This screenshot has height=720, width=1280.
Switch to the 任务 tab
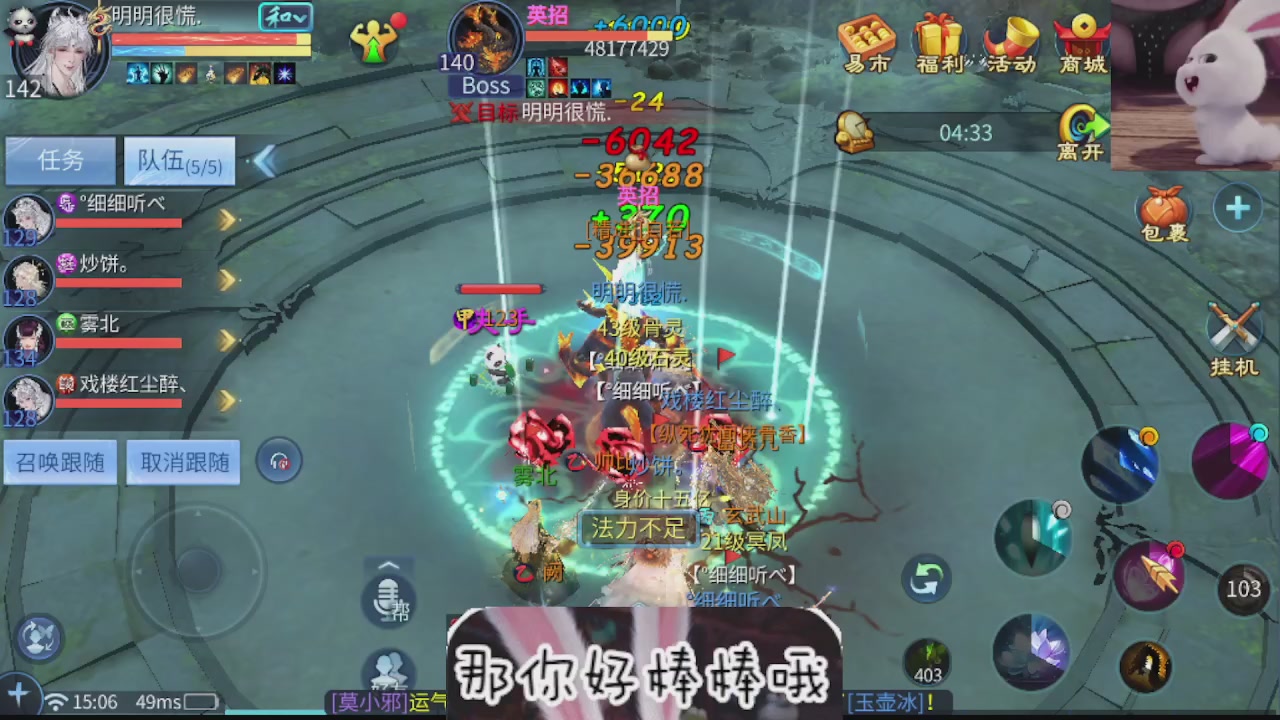coord(59,161)
